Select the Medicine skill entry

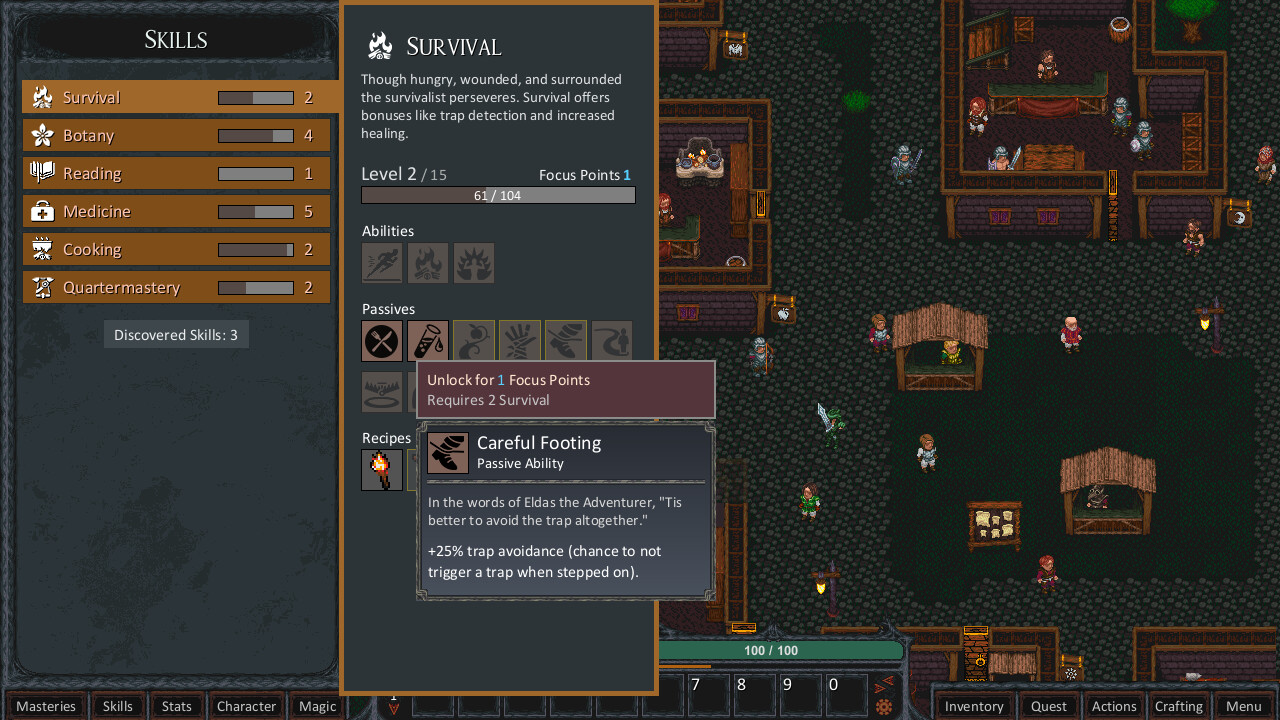(x=176, y=211)
